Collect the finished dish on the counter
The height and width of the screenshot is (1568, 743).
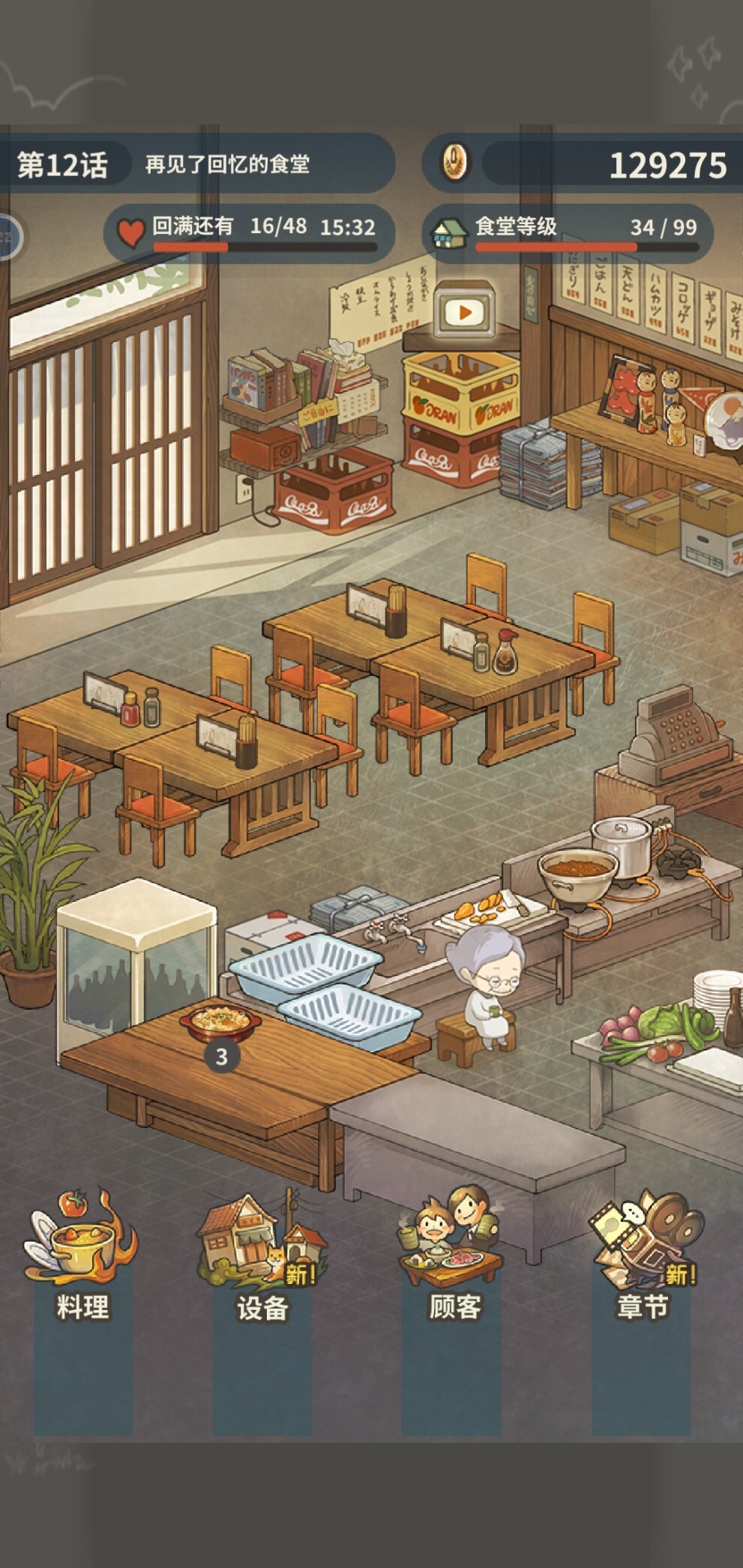(x=220, y=1022)
